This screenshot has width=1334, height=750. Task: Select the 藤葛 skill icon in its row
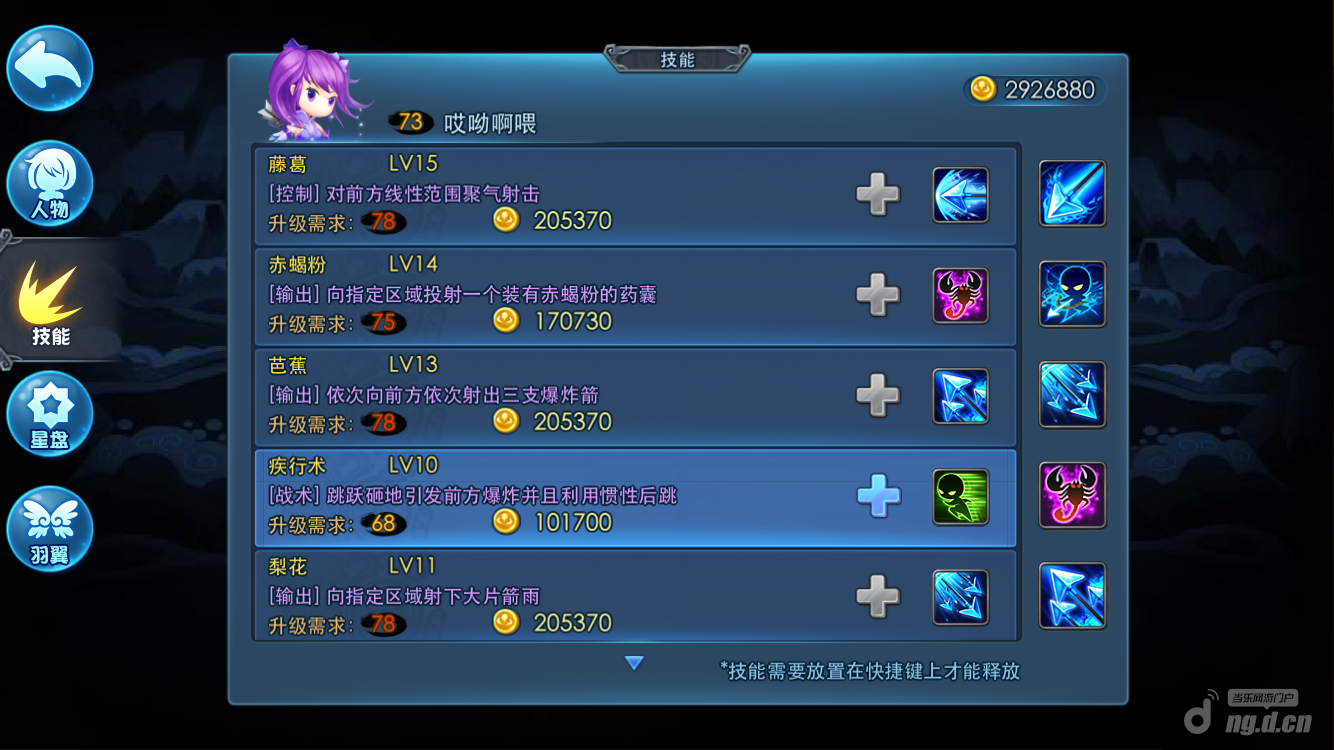tap(960, 195)
